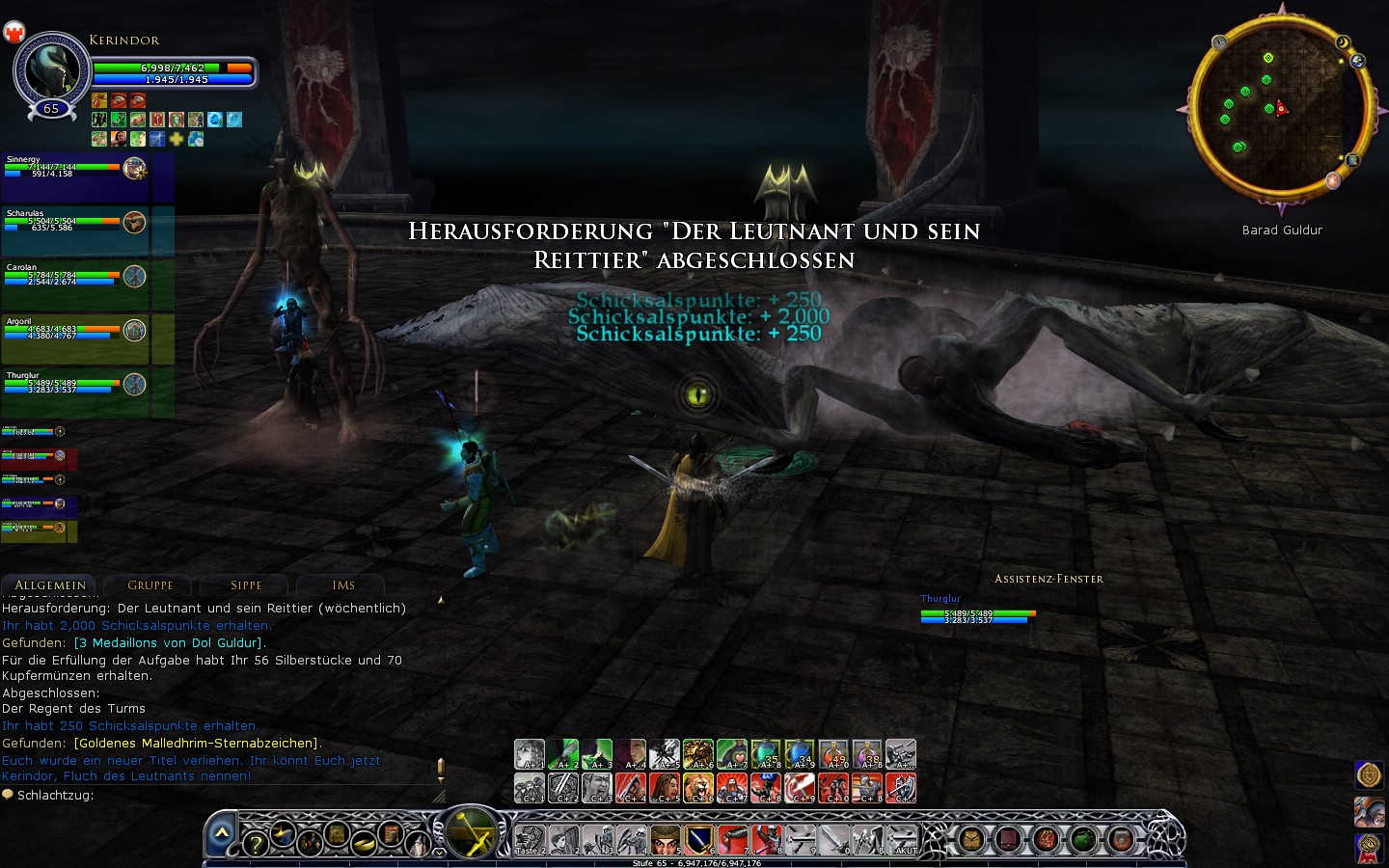Open the globe icon beside the minimap

click(x=1358, y=61)
